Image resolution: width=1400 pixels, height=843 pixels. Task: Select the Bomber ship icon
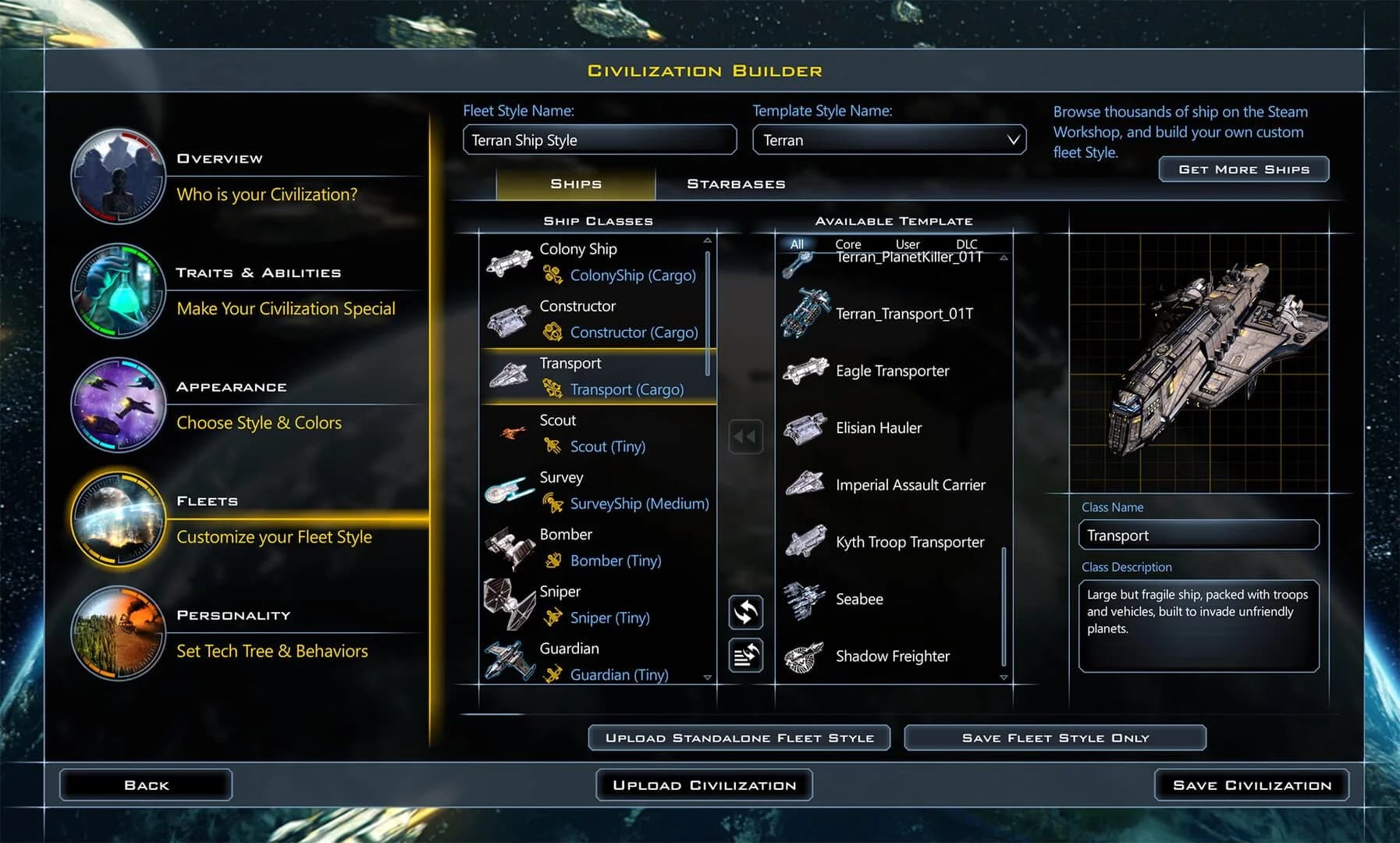510,546
